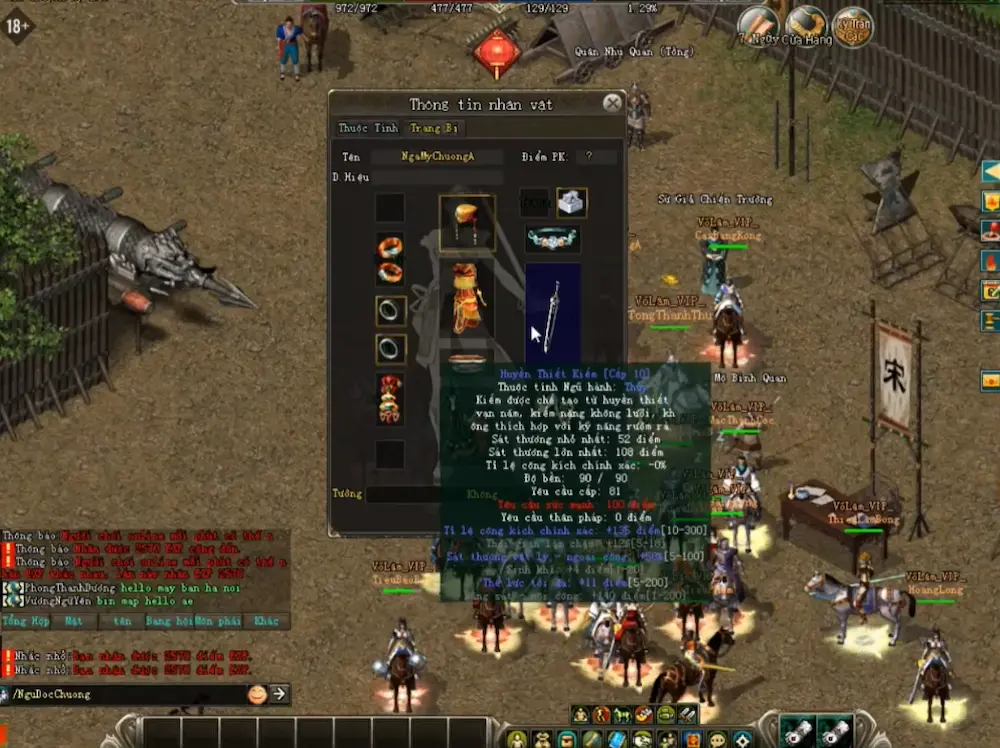This screenshot has height=748, width=1000.
Task: Select the Môn phái chat tab
Action: [216, 621]
